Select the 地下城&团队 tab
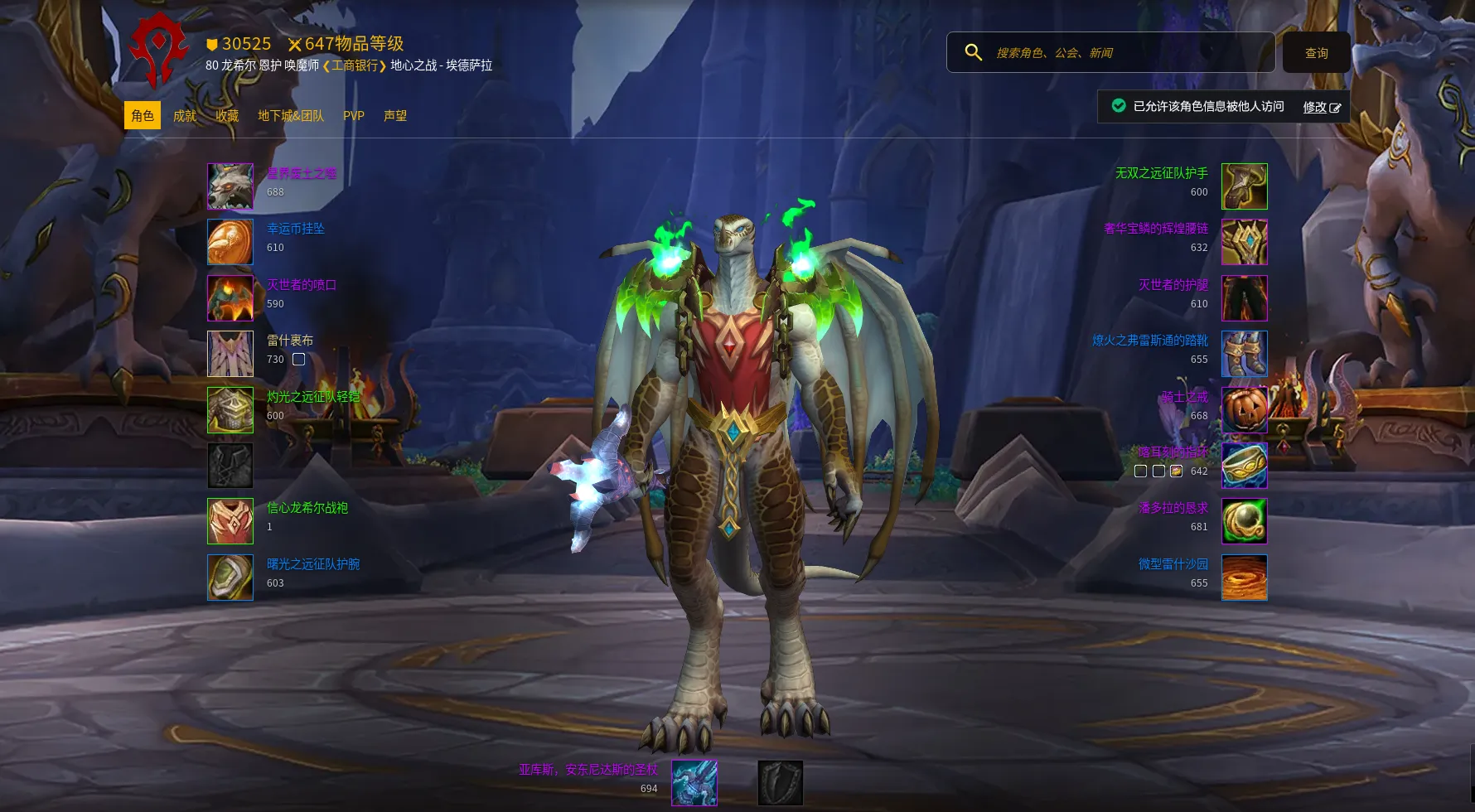Image resolution: width=1475 pixels, height=812 pixels. [291, 116]
